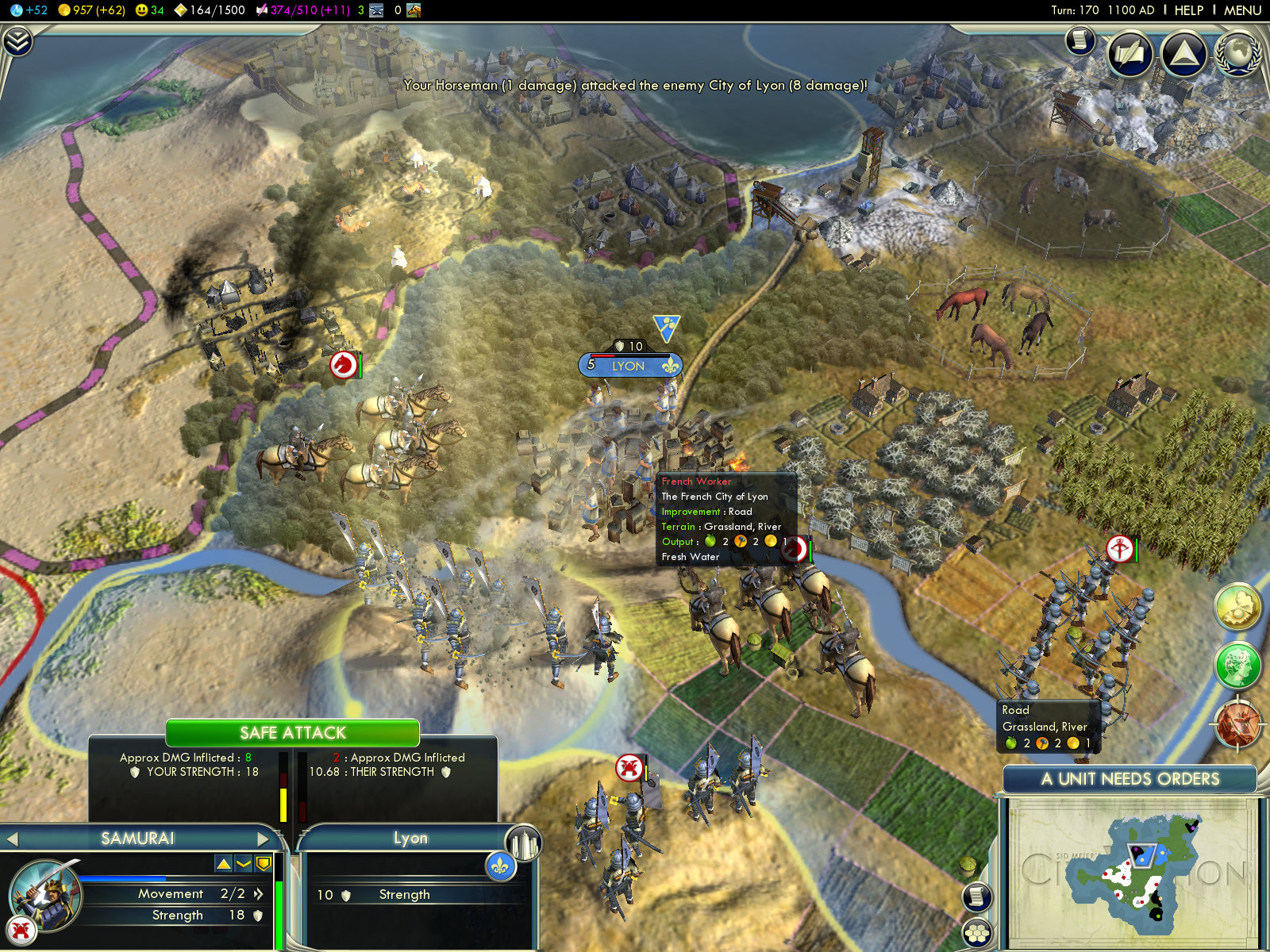Open the MENU at top right
Image resolution: width=1270 pixels, height=952 pixels.
click(x=1241, y=10)
